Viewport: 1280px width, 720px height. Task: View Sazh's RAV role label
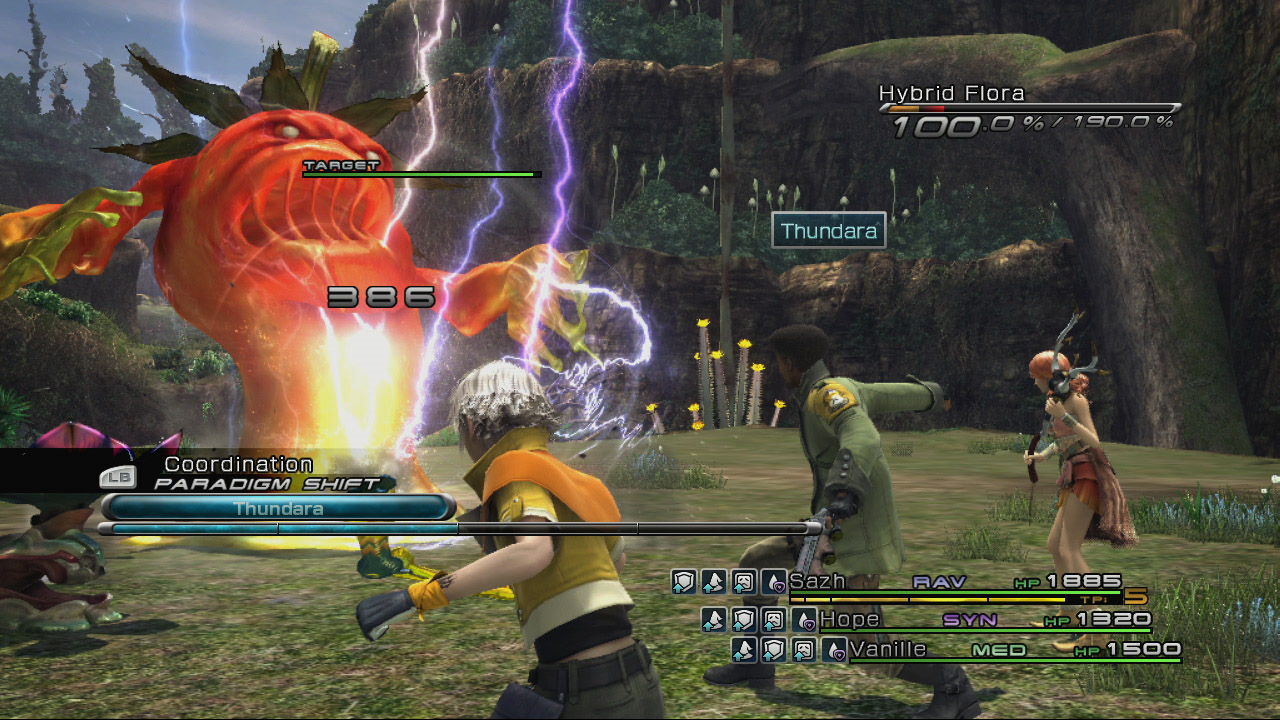click(938, 581)
